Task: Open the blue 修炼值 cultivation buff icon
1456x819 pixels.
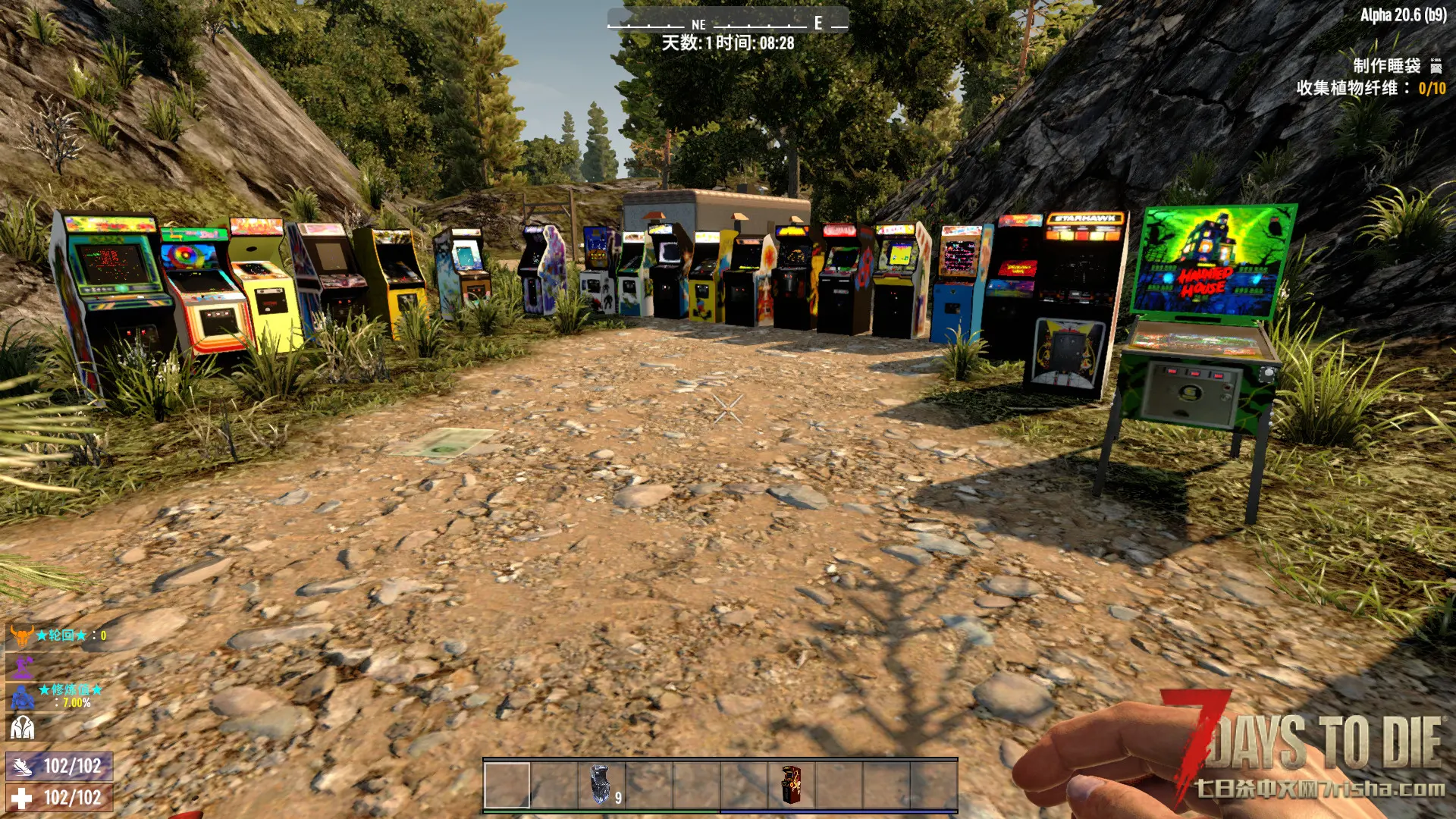Action: point(23,696)
